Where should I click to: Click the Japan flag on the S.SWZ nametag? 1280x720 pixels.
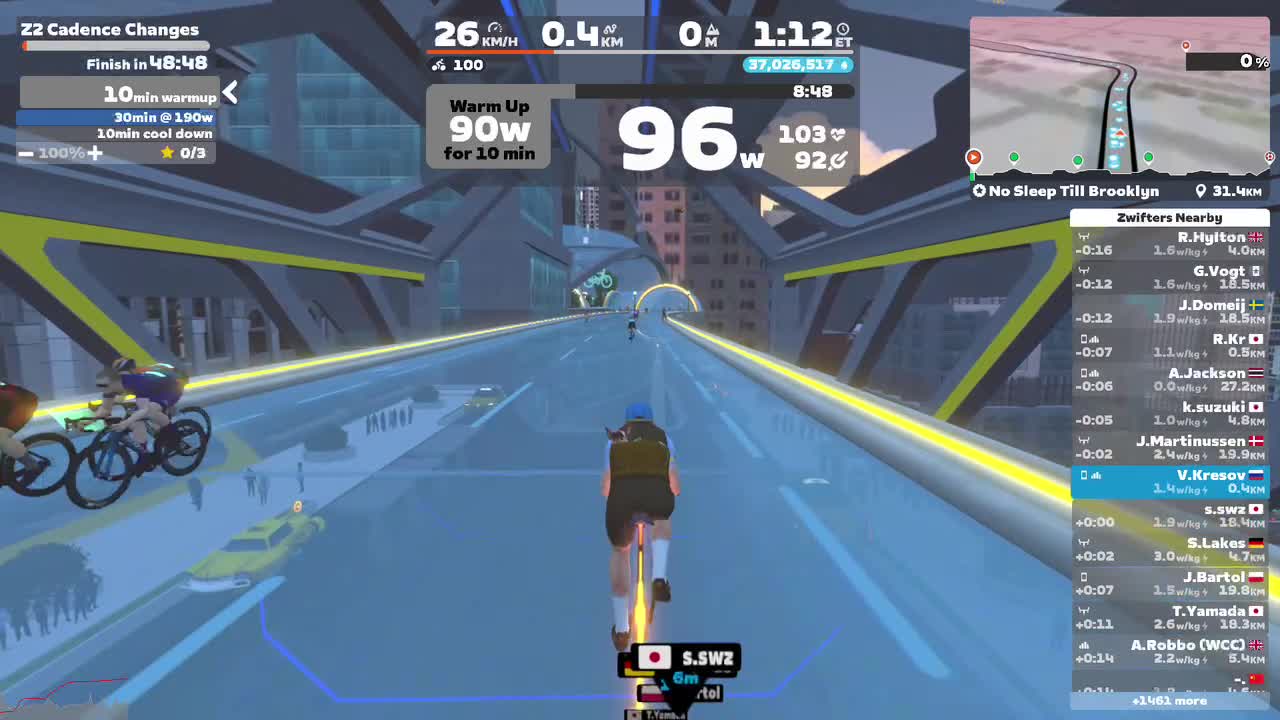pos(652,659)
